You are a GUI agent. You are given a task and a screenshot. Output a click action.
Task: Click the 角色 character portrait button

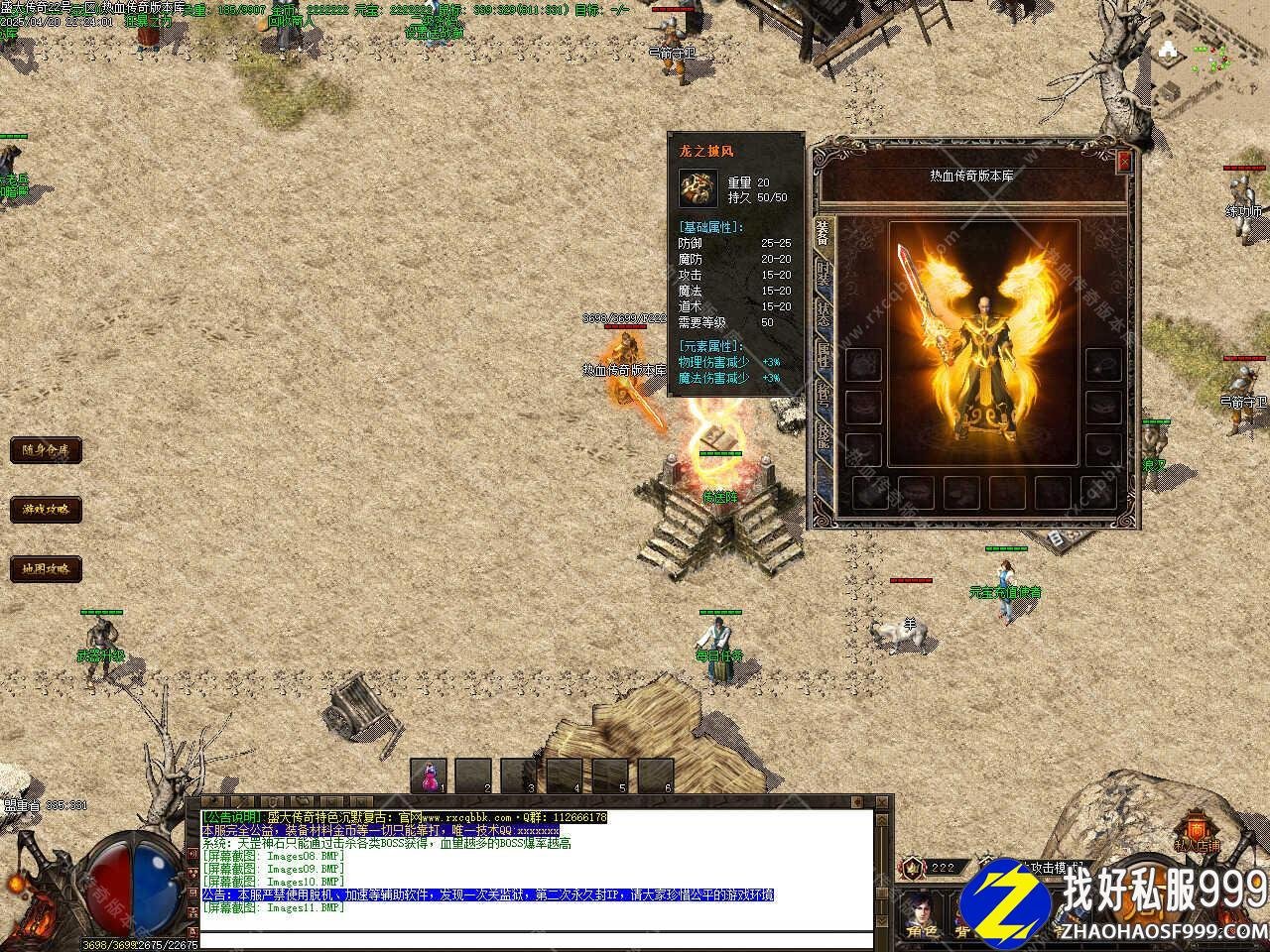tap(920, 912)
